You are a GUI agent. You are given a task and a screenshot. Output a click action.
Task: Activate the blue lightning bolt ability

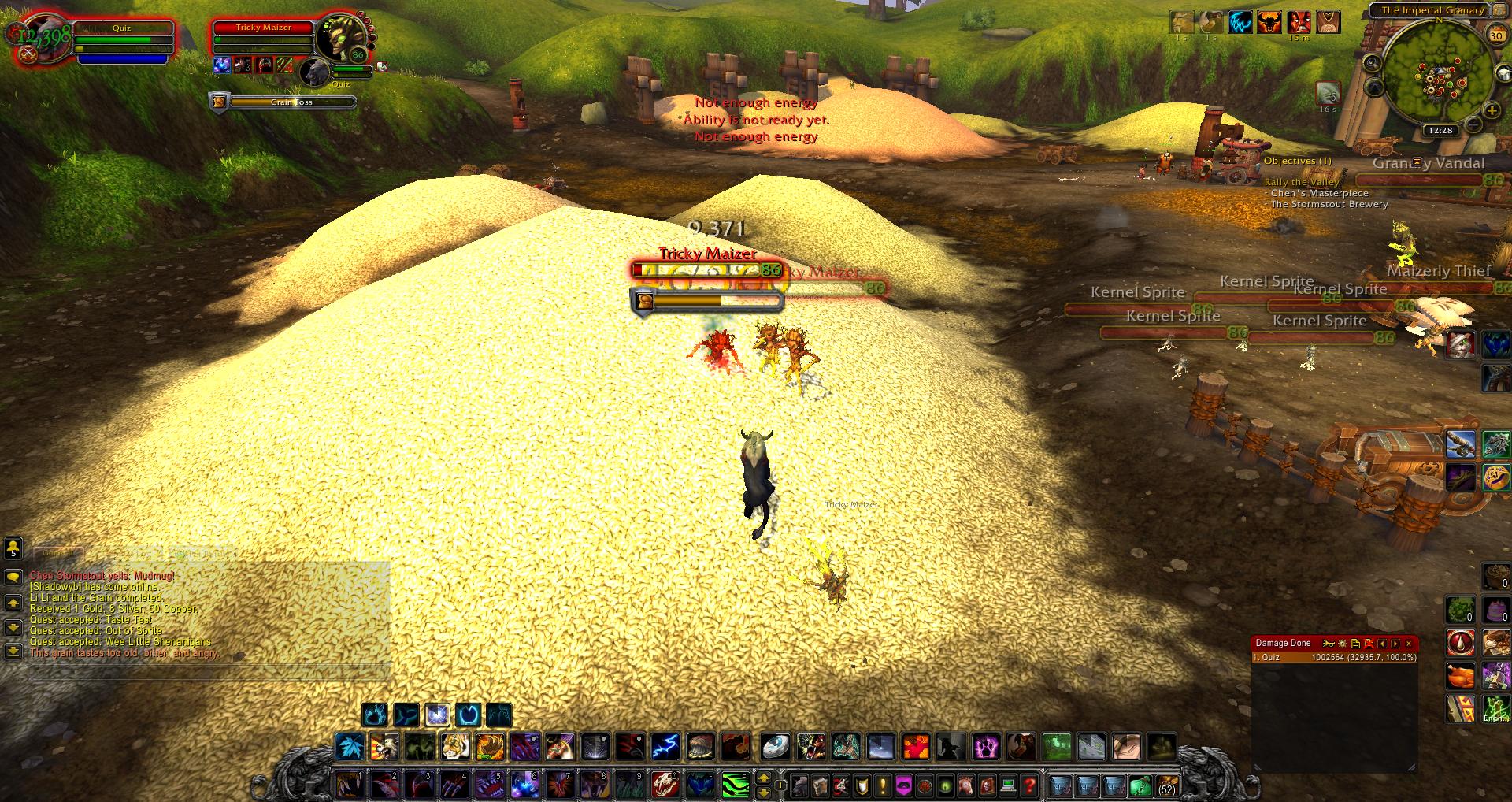point(665,745)
